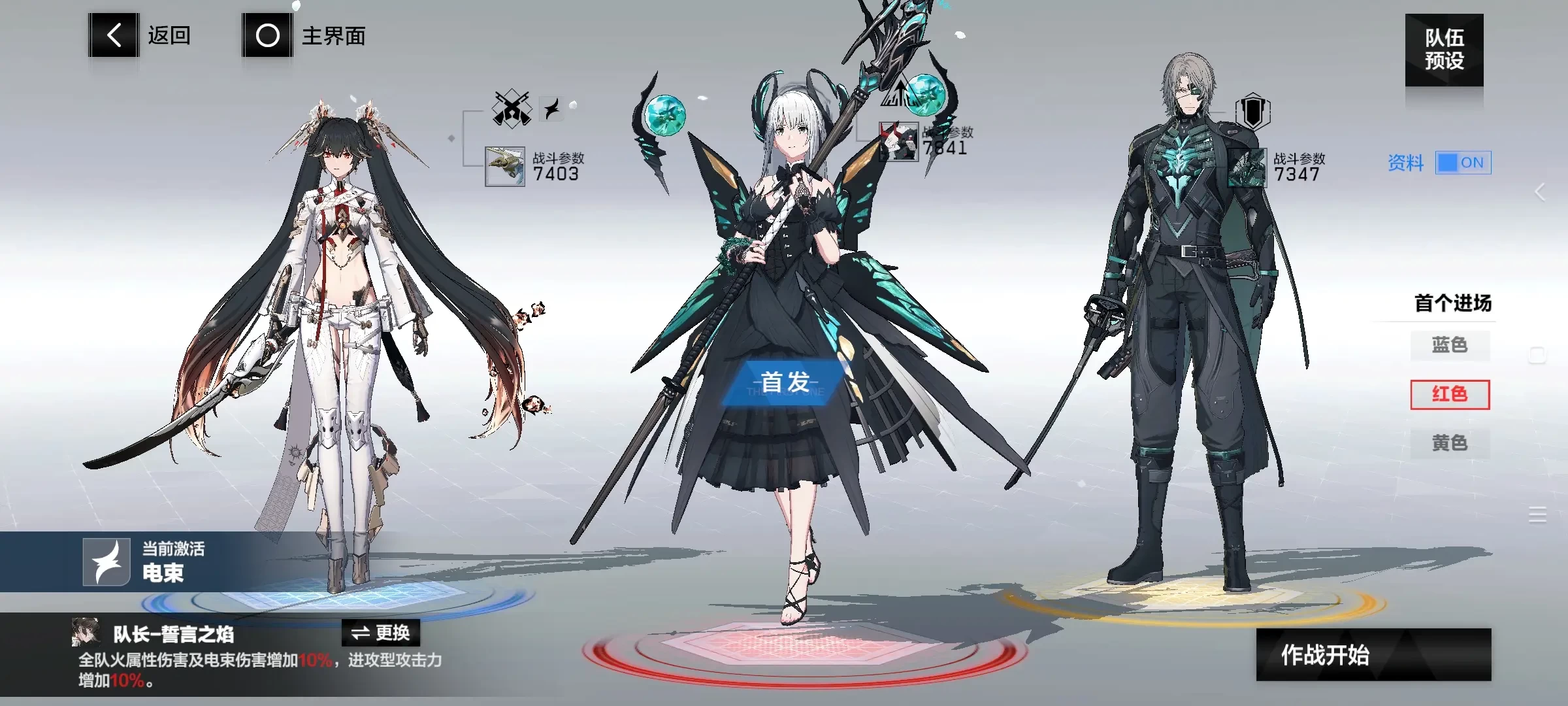
Task: Toggle the 资料 ON switch
Action: click(x=1463, y=163)
